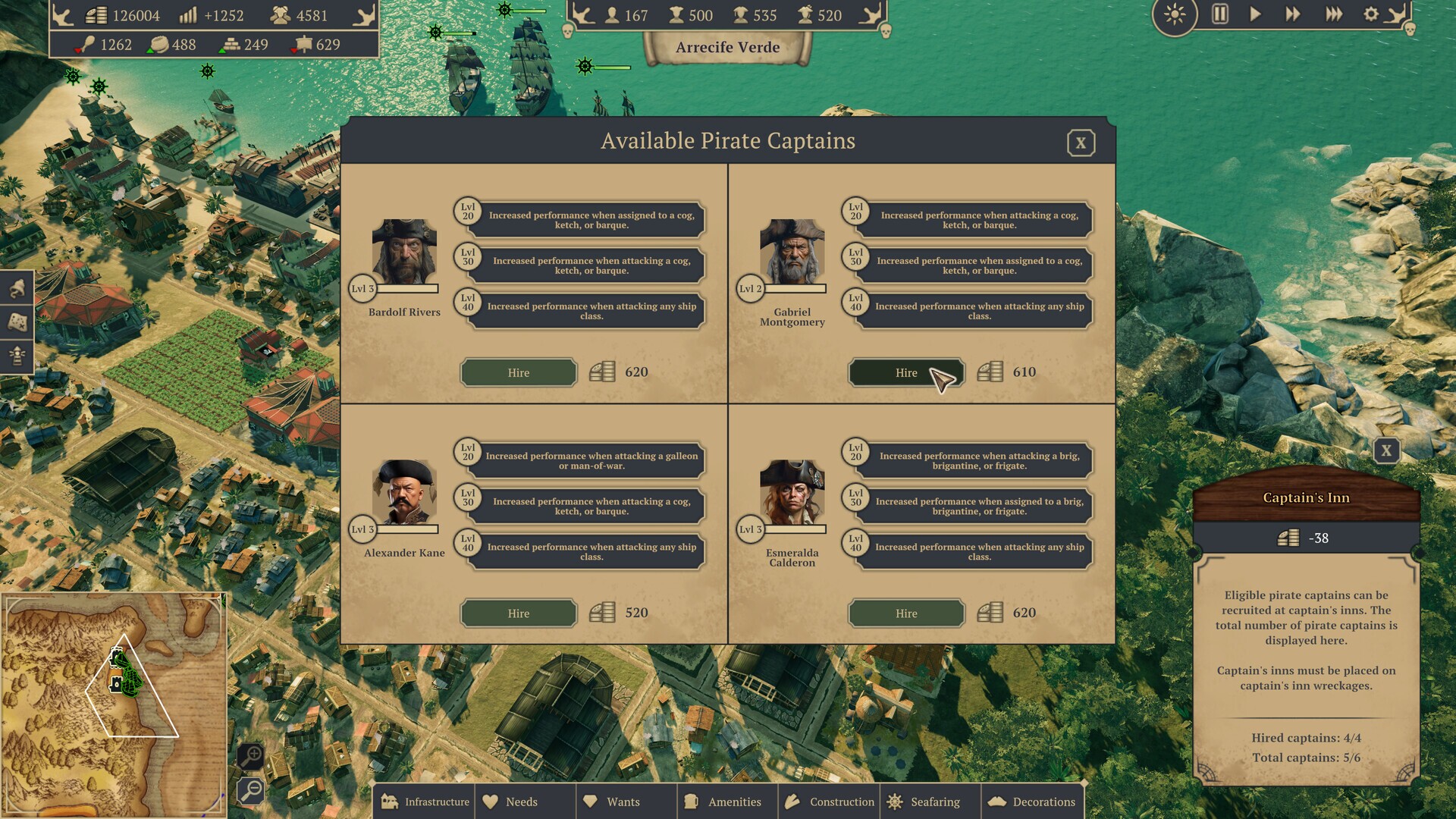Hire Bardolf Rivers

518,372
